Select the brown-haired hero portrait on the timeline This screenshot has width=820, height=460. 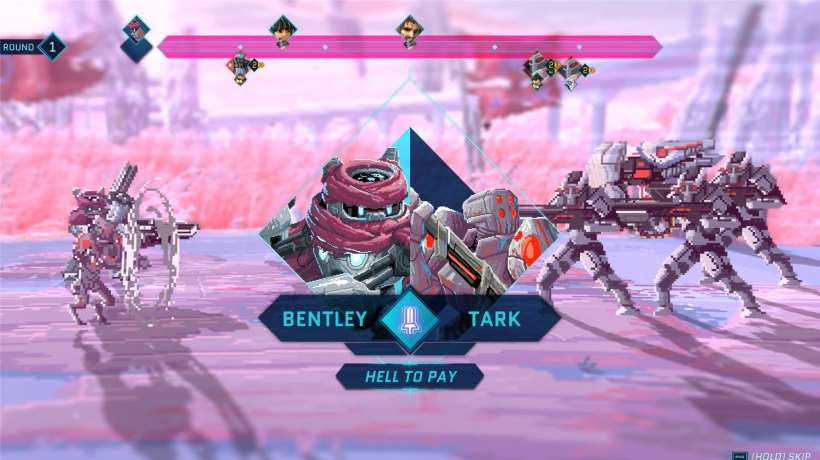click(x=408, y=30)
